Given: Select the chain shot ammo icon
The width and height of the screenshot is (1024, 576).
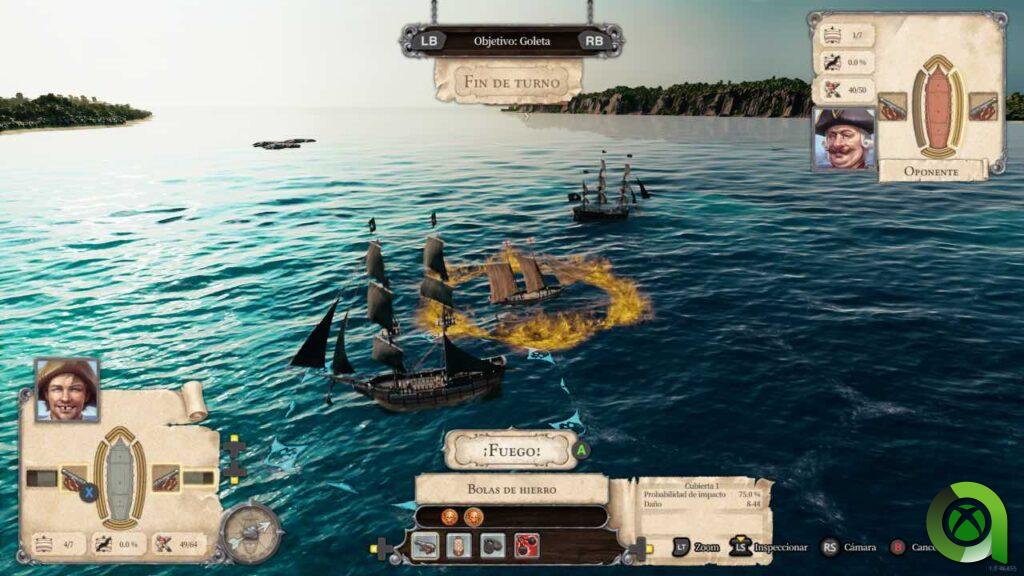Looking at the screenshot, I should click(x=493, y=546).
